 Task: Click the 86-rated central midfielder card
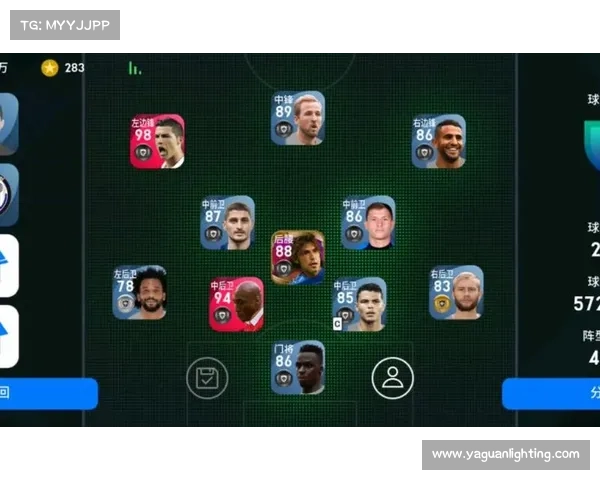pos(368,222)
